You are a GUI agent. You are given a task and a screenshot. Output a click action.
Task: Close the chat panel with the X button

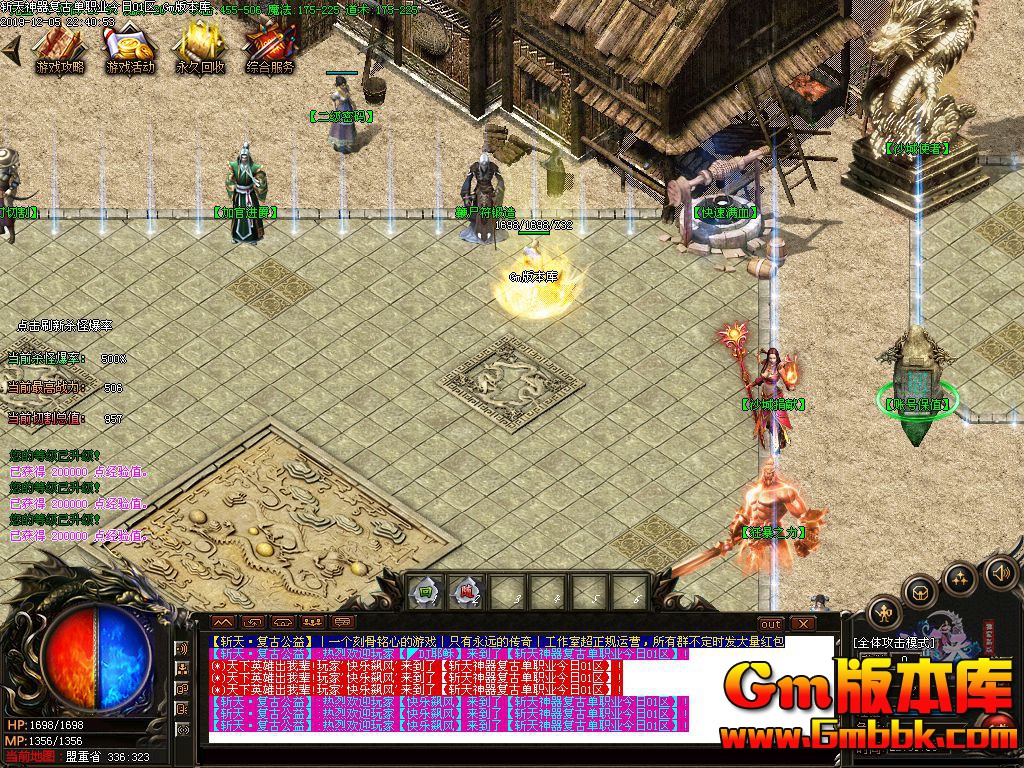801,624
